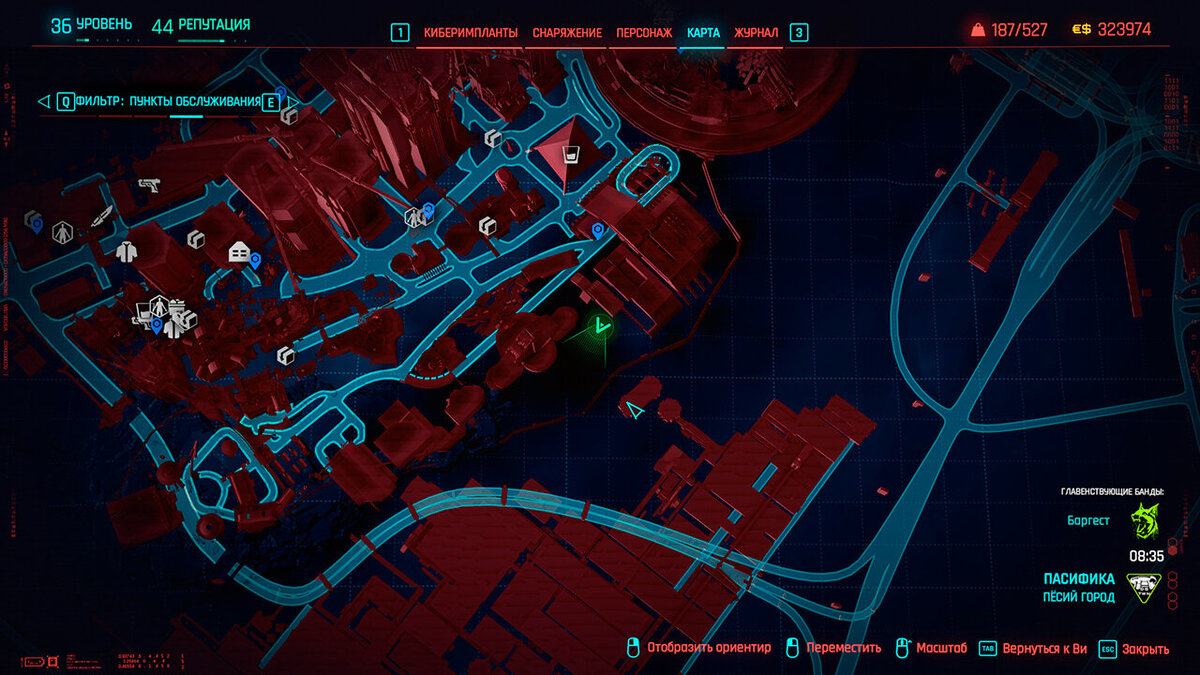Screen dimensions: 1200x675
Task: Open the Персонаж tab
Action: coord(644,33)
